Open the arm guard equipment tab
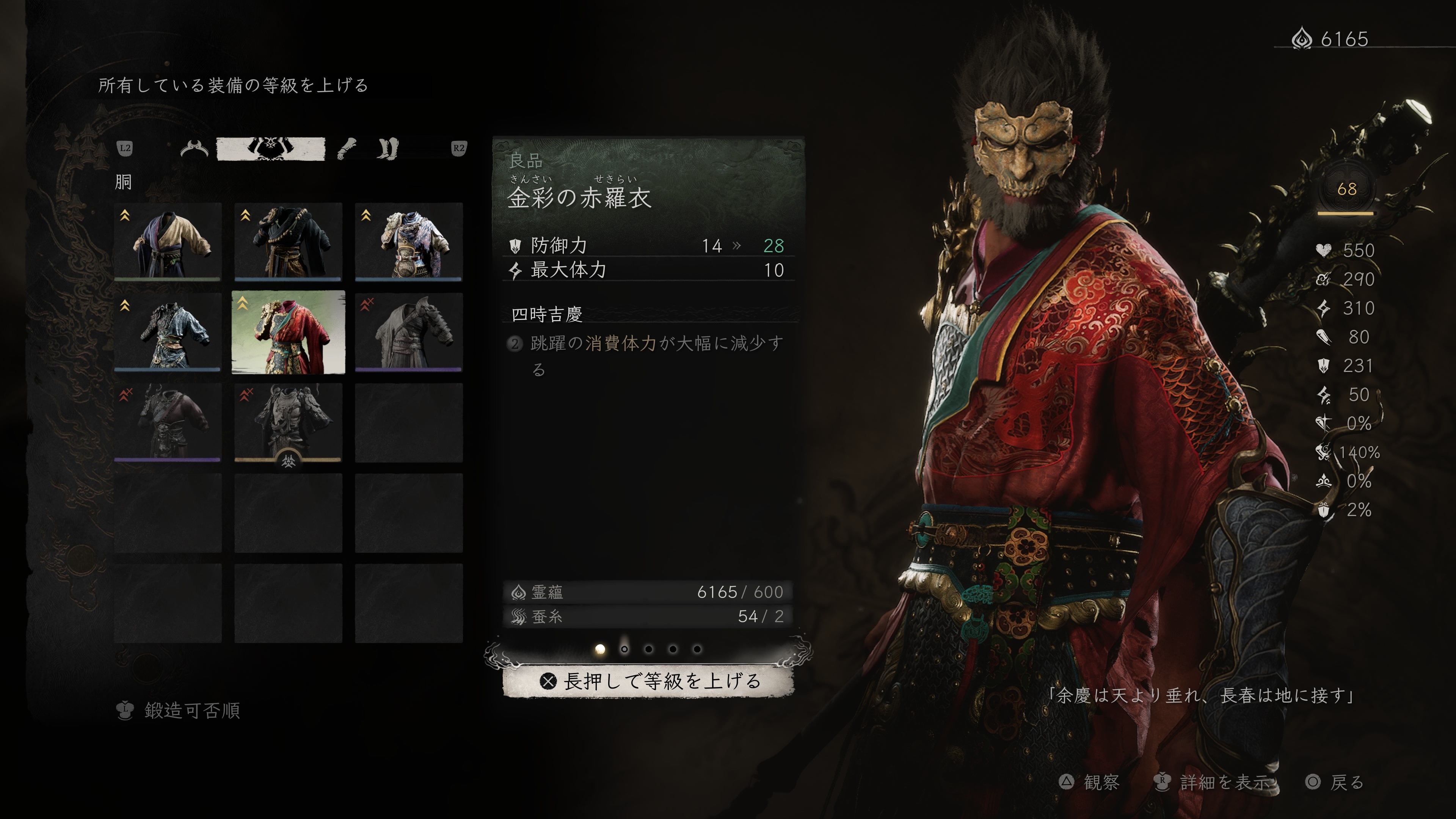Screen dimensions: 1456x819 click(x=347, y=149)
